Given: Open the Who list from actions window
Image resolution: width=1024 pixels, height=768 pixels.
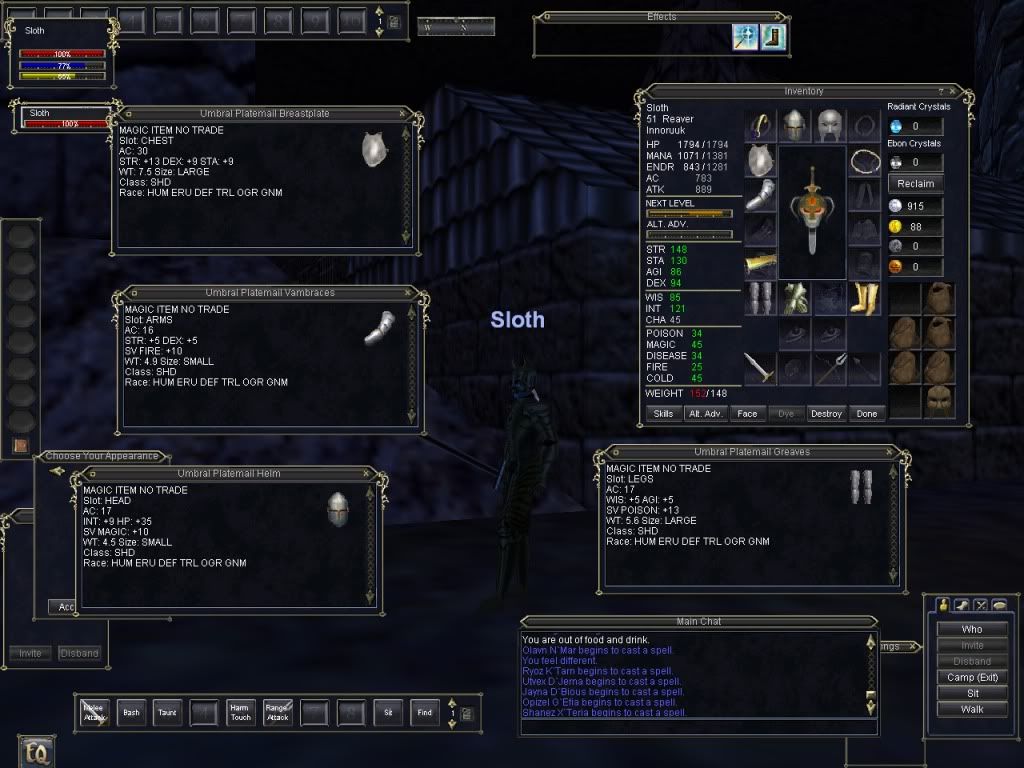Looking at the screenshot, I should click(x=971, y=629).
